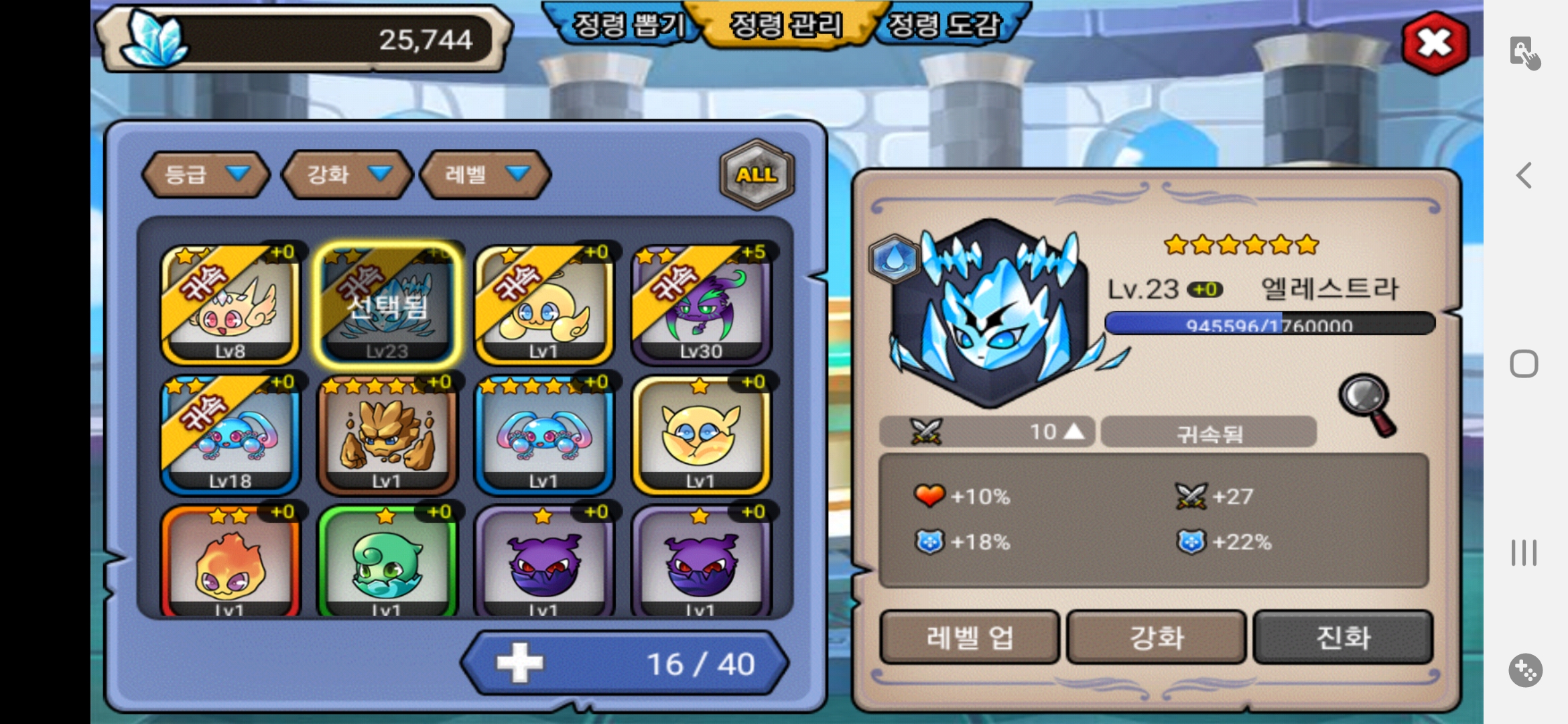Select the 정령 관리 tab
Image resolution: width=1568 pixels, height=724 pixels.
point(785,25)
